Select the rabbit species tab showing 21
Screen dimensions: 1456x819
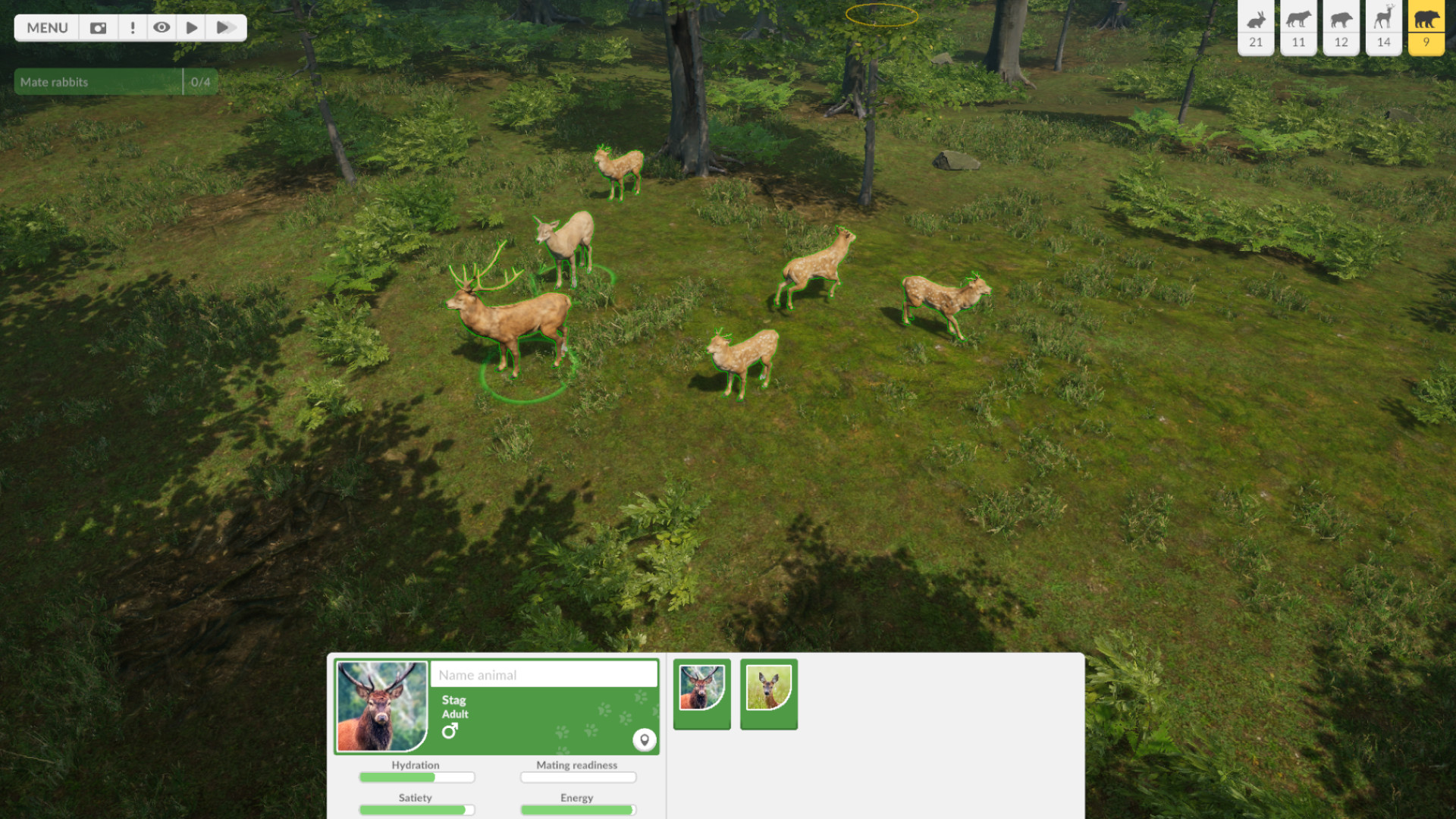pos(1255,28)
